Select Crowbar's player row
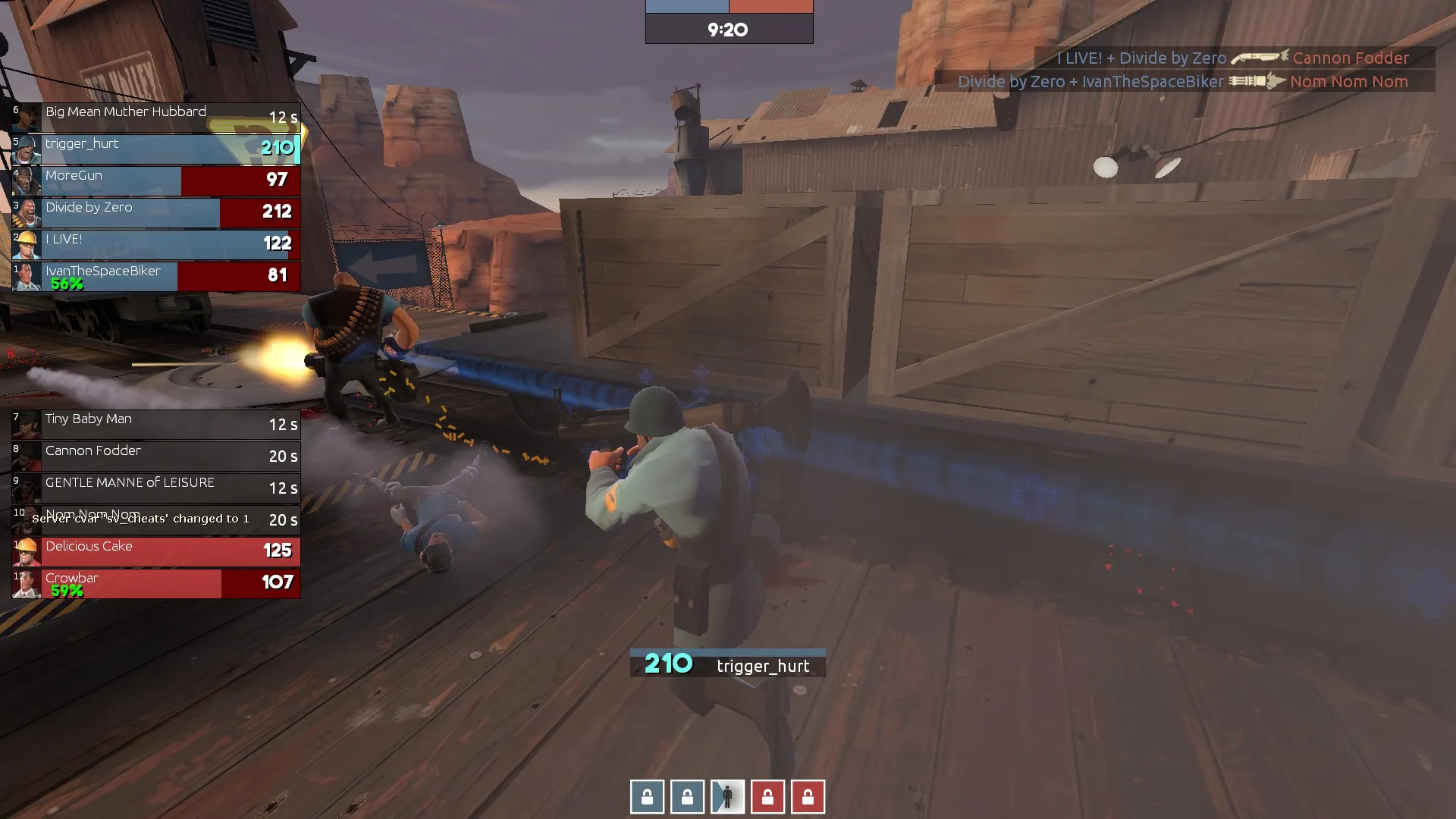This screenshot has width=1456, height=819. coord(155,583)
